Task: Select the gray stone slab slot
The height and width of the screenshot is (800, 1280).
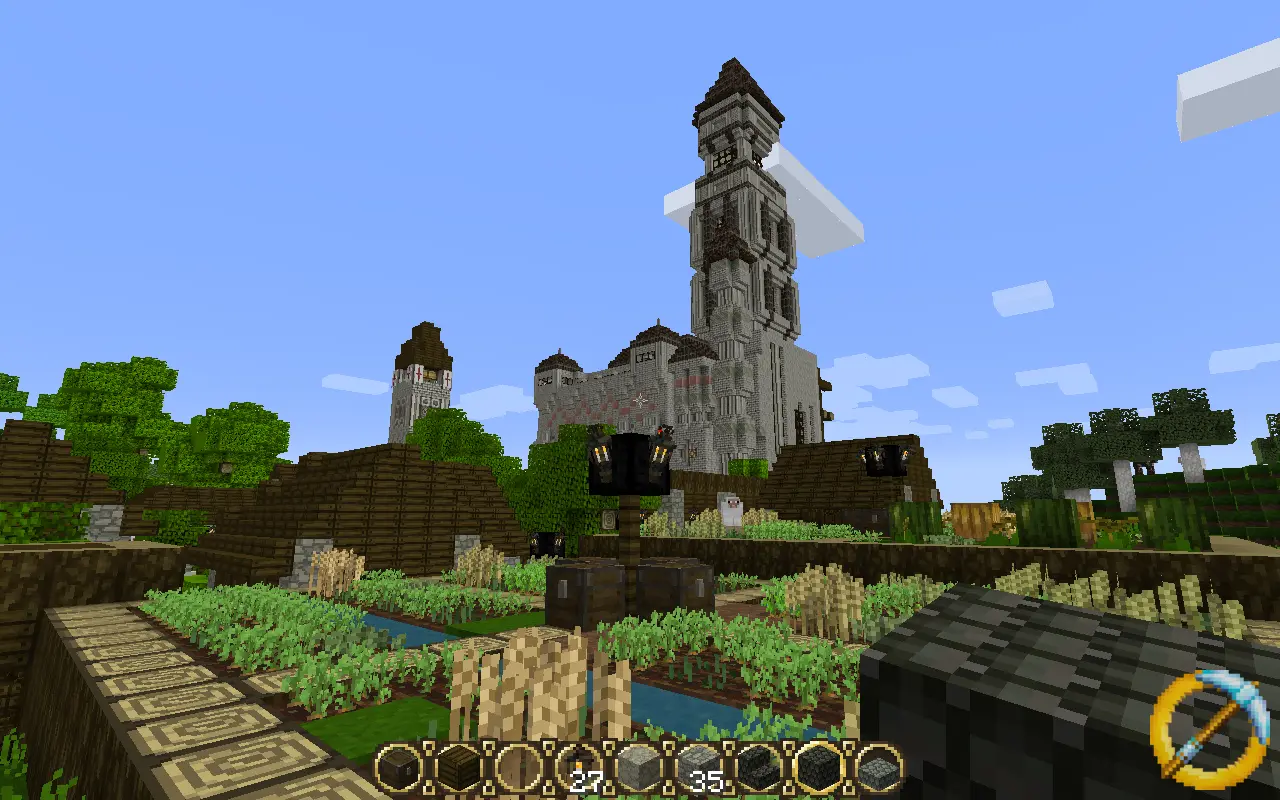Action: coord(879,768)
